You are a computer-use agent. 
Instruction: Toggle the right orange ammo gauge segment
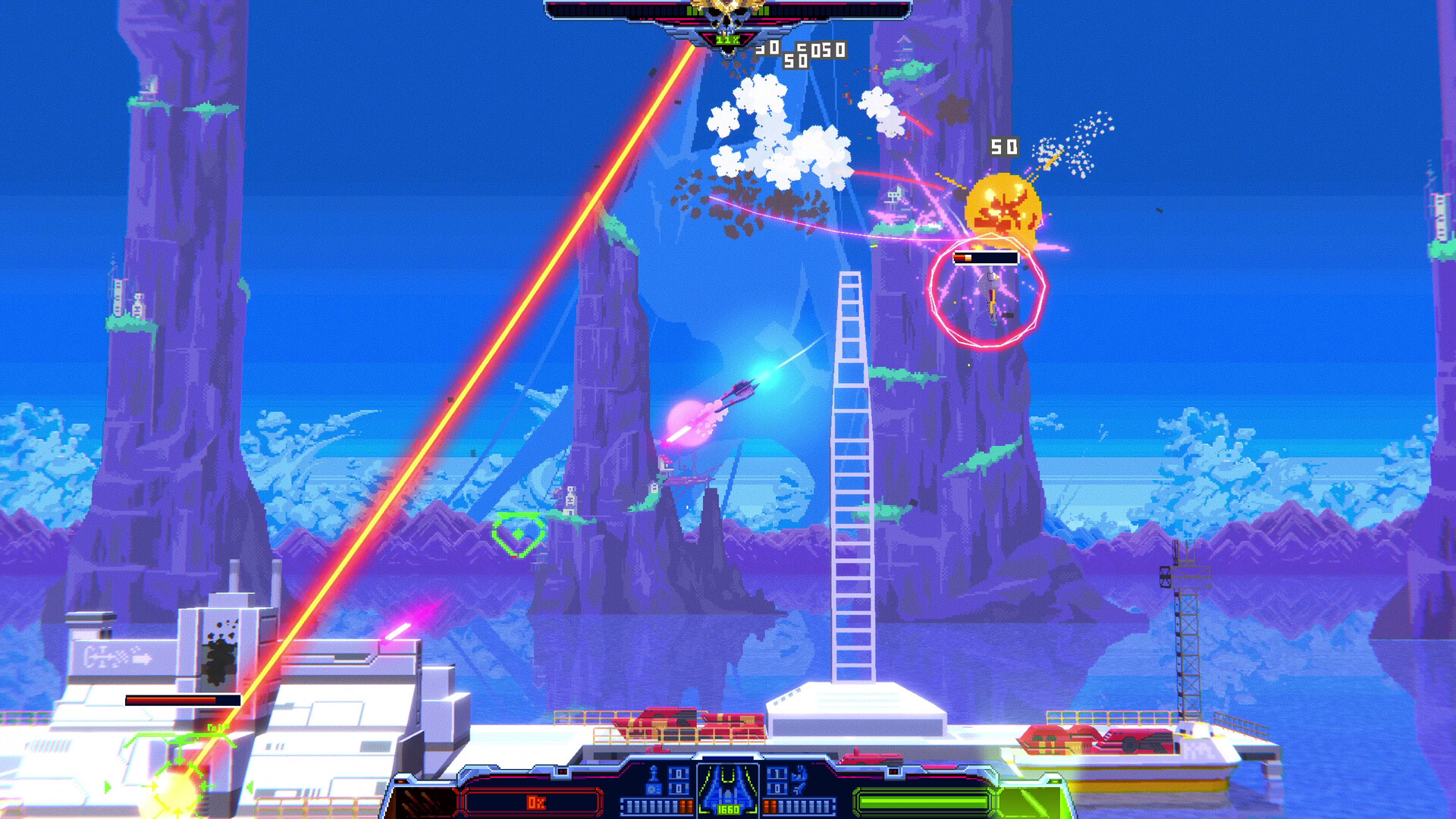point(770,805)
